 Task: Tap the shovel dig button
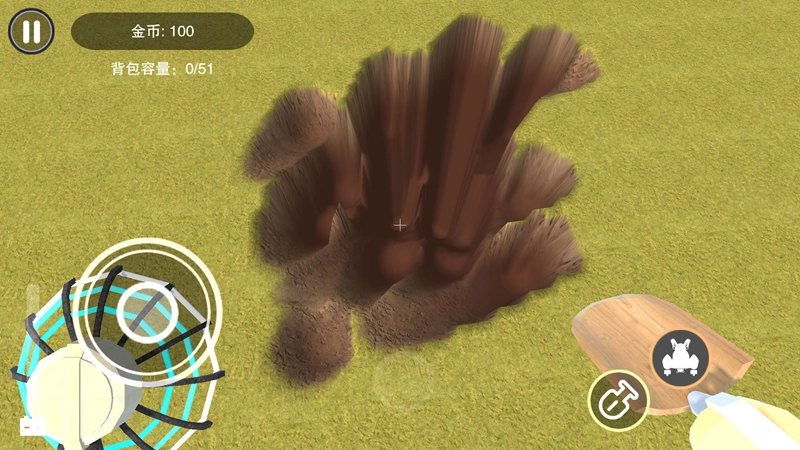(x=617, y=400)
